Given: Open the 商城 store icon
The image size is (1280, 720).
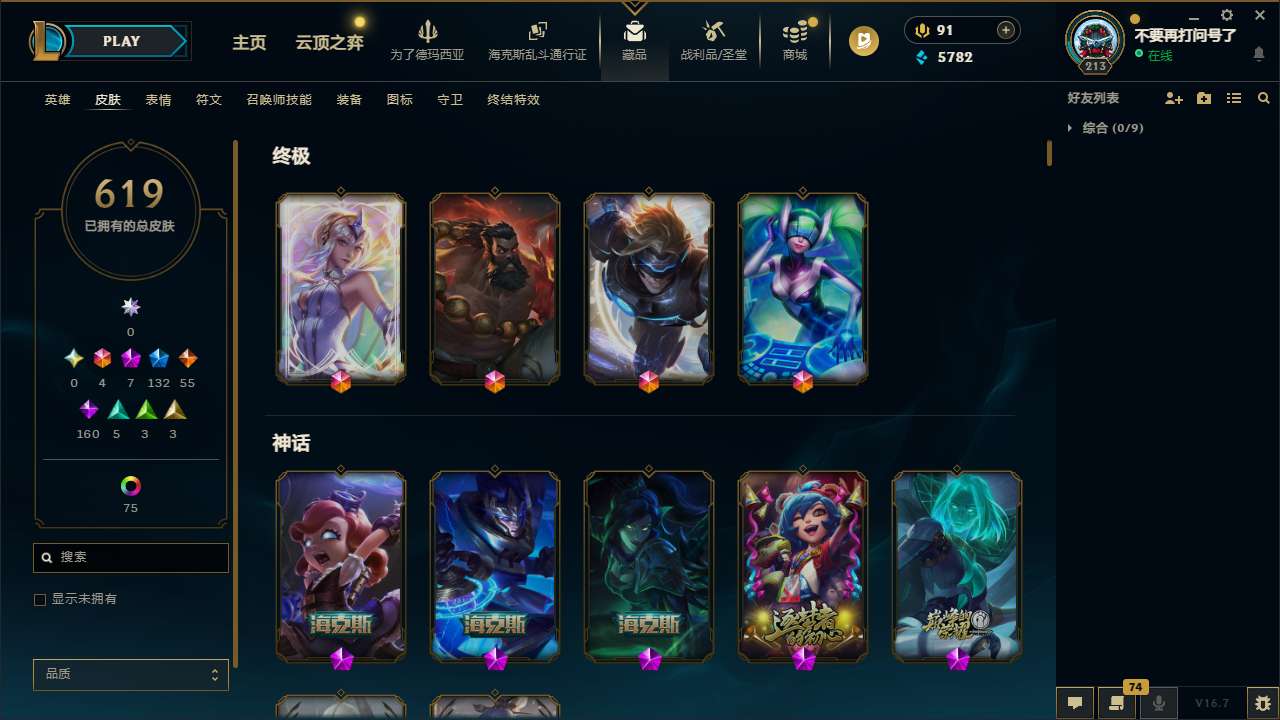Looking at the screenshot, I should coord(795,40).
